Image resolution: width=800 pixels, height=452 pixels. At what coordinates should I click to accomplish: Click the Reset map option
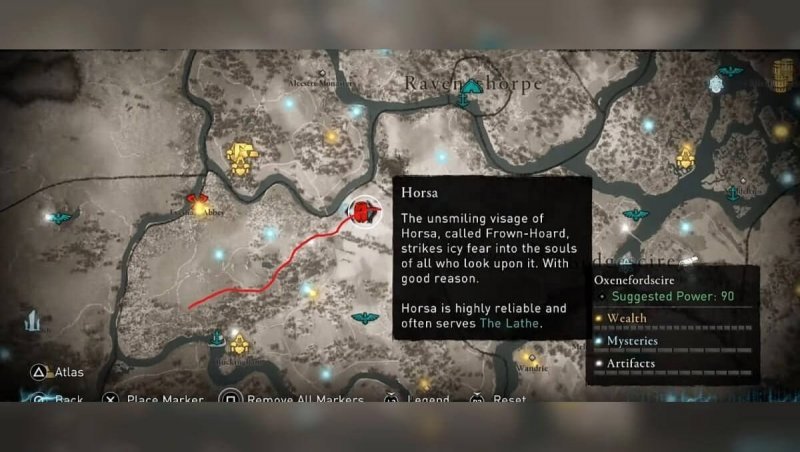(x=509, y=400)
